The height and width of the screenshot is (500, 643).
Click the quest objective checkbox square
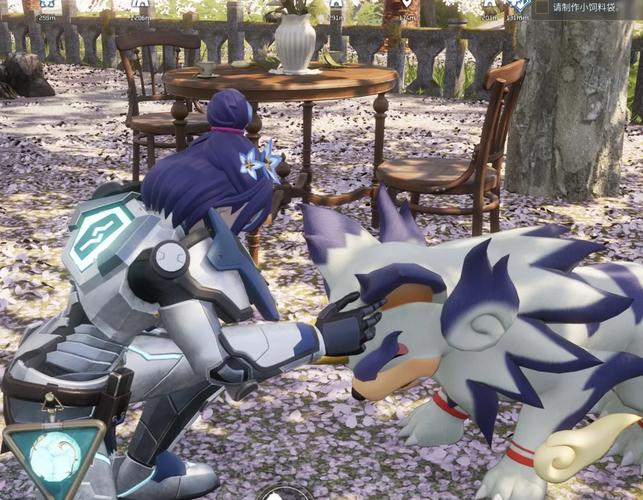coord(543,7)
